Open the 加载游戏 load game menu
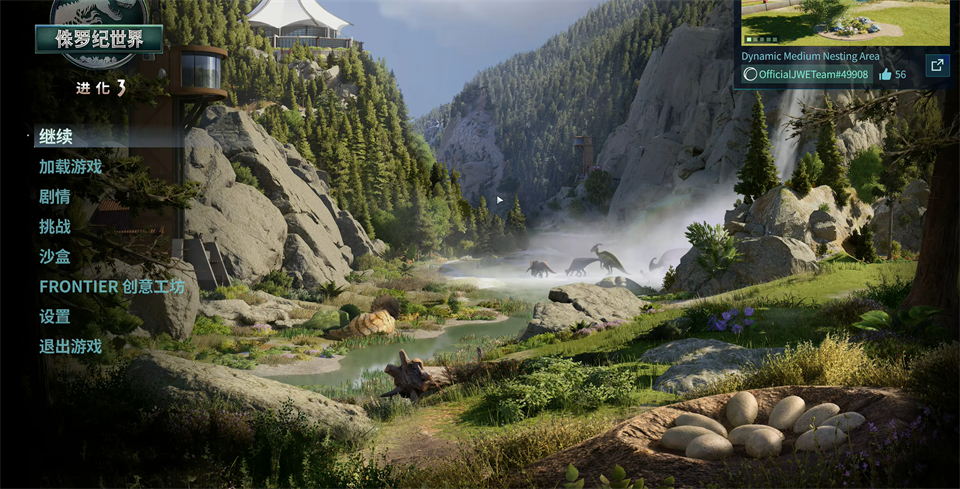 pyautogui.click(x=70, y=167)
